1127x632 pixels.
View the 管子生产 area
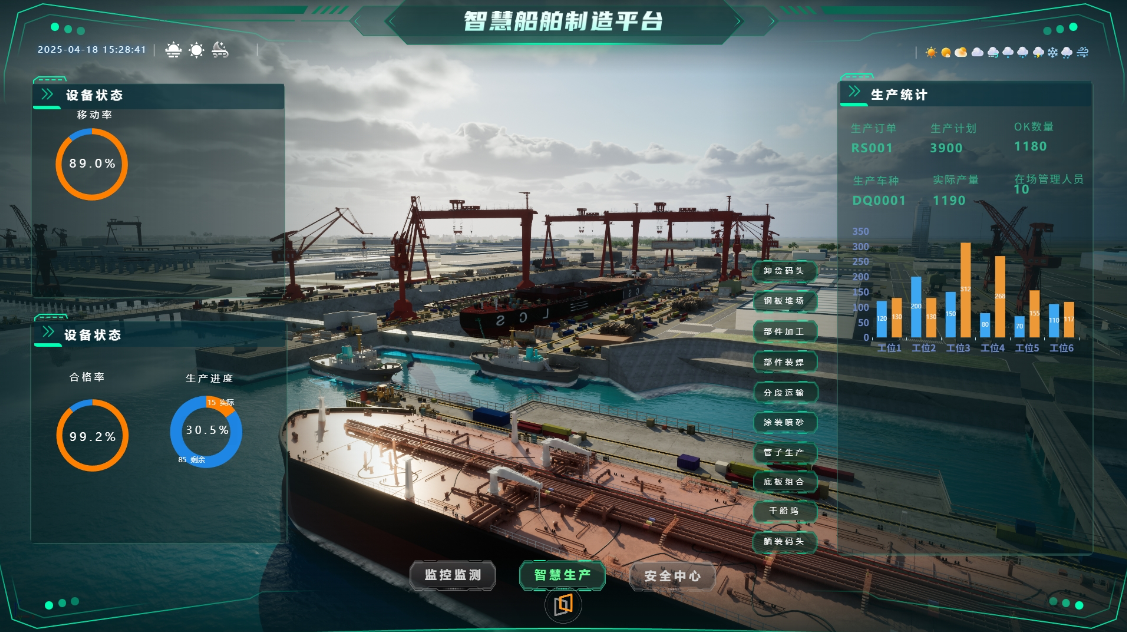[784, 452]
